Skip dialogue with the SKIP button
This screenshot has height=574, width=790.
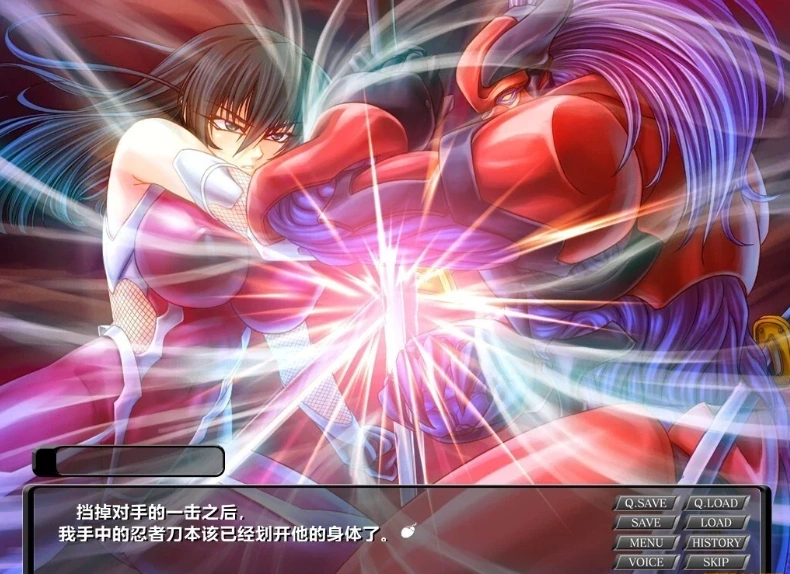pos(716,562)
